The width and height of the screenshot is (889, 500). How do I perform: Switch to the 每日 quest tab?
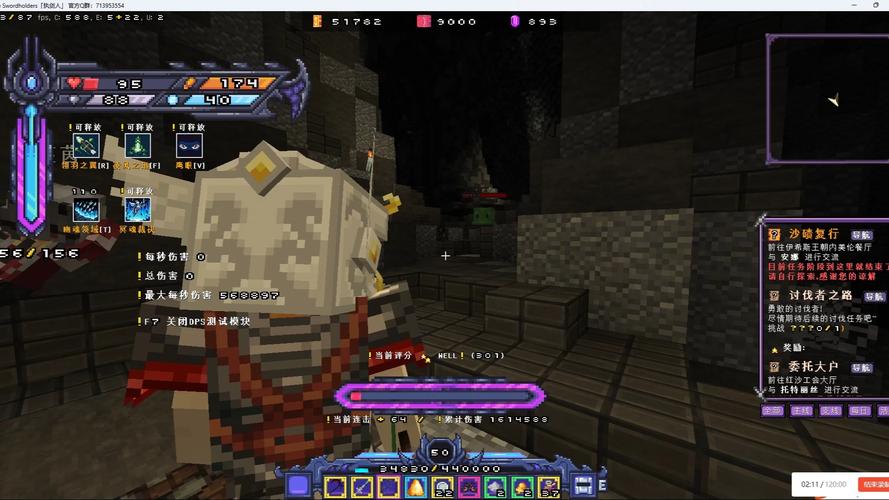coord(859,410)
